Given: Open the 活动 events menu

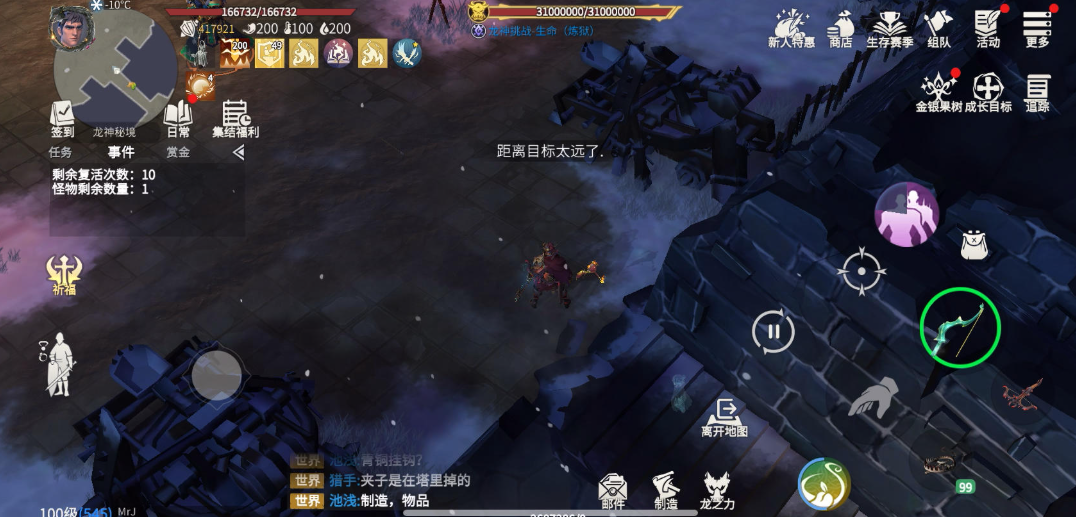Looking at the screenshot, I should (988, 27).
